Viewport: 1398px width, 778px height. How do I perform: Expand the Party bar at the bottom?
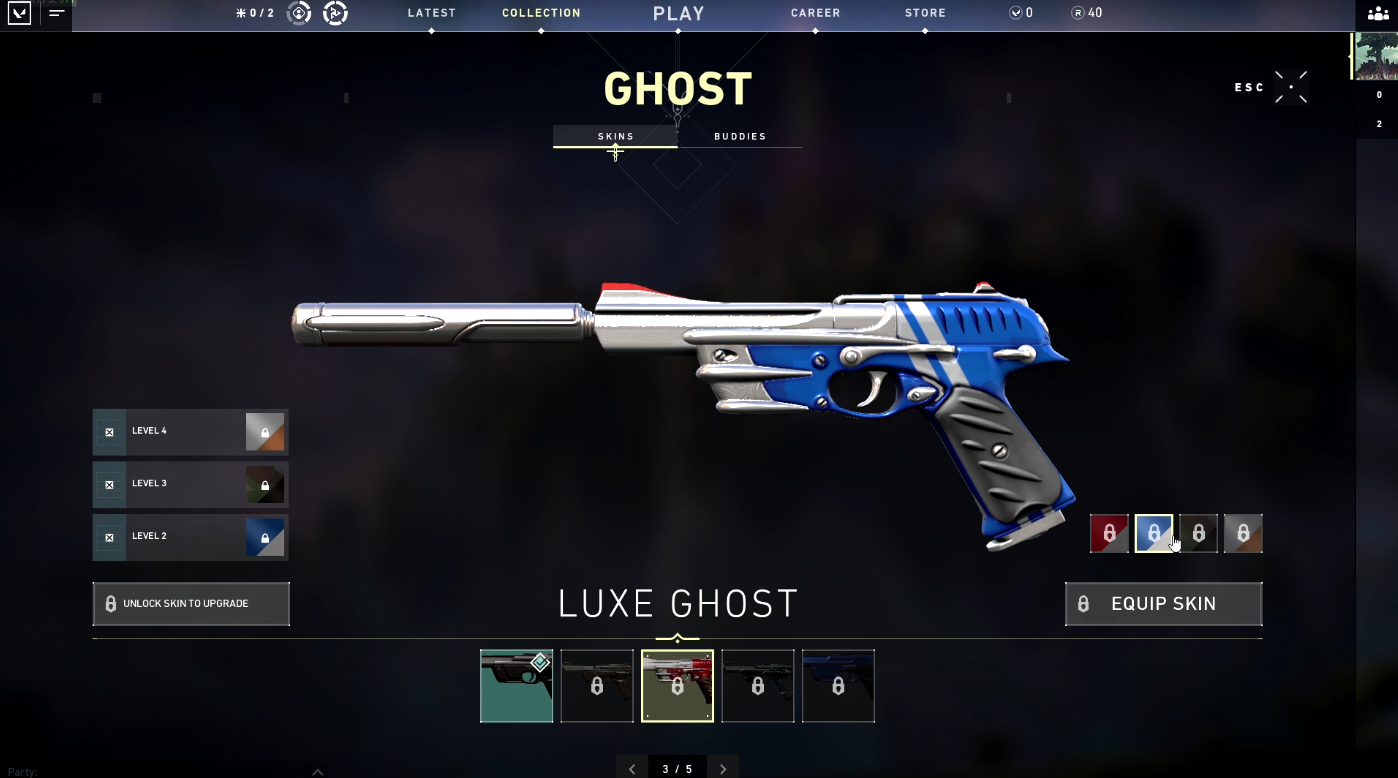[x=318, y=770]
